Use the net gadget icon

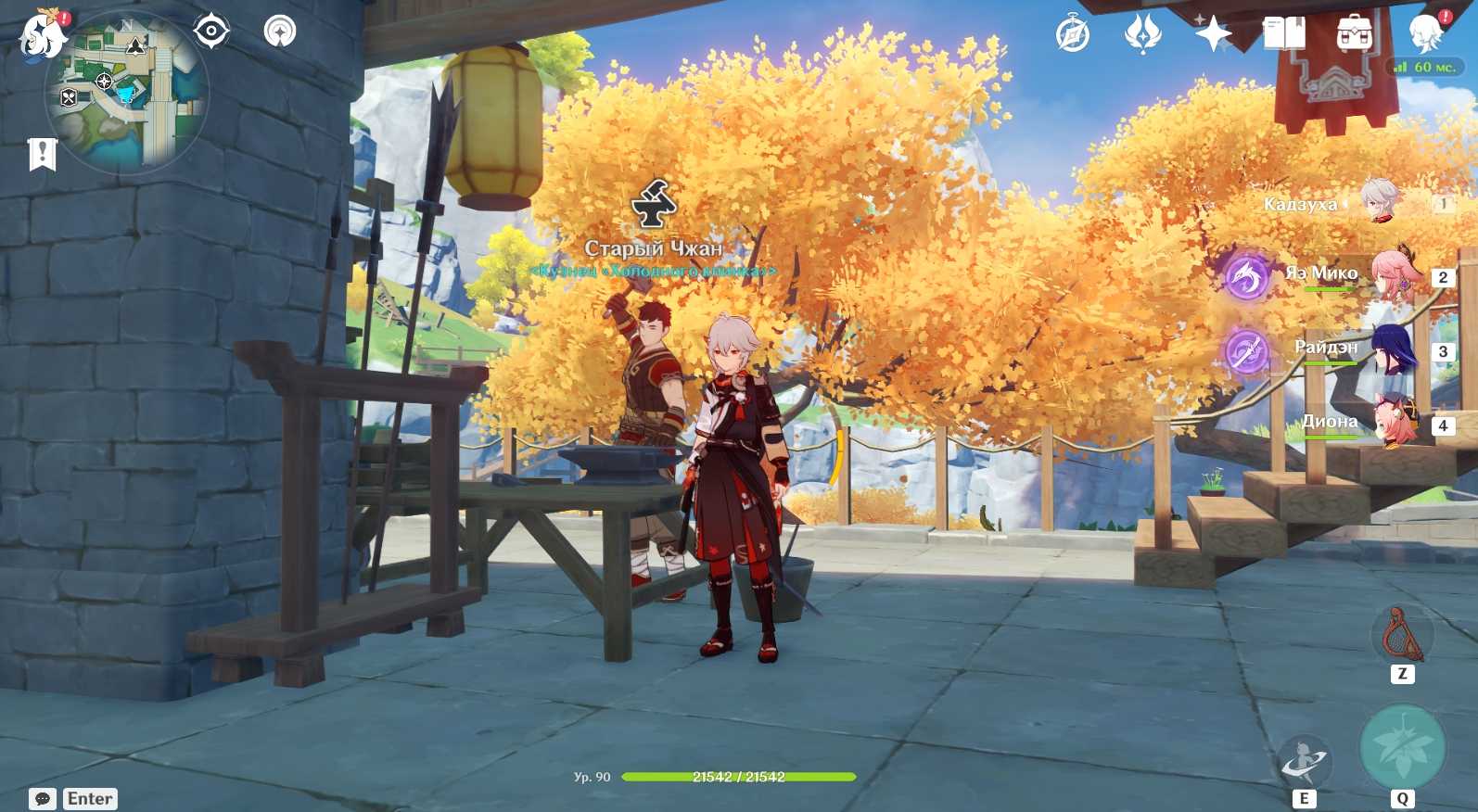[x=1401, y=635]
